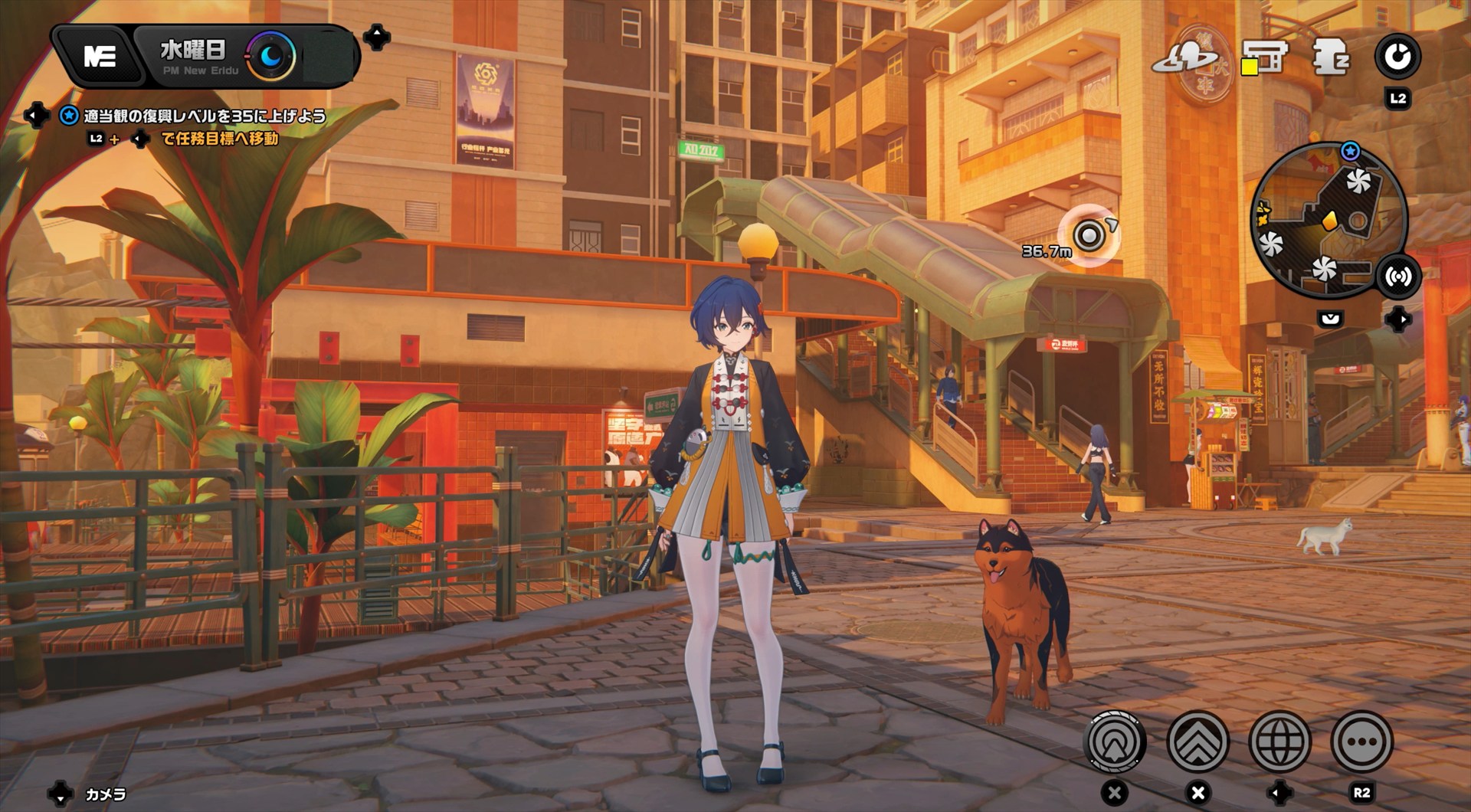Select the blue star marker on minimap

[1350, 151]
